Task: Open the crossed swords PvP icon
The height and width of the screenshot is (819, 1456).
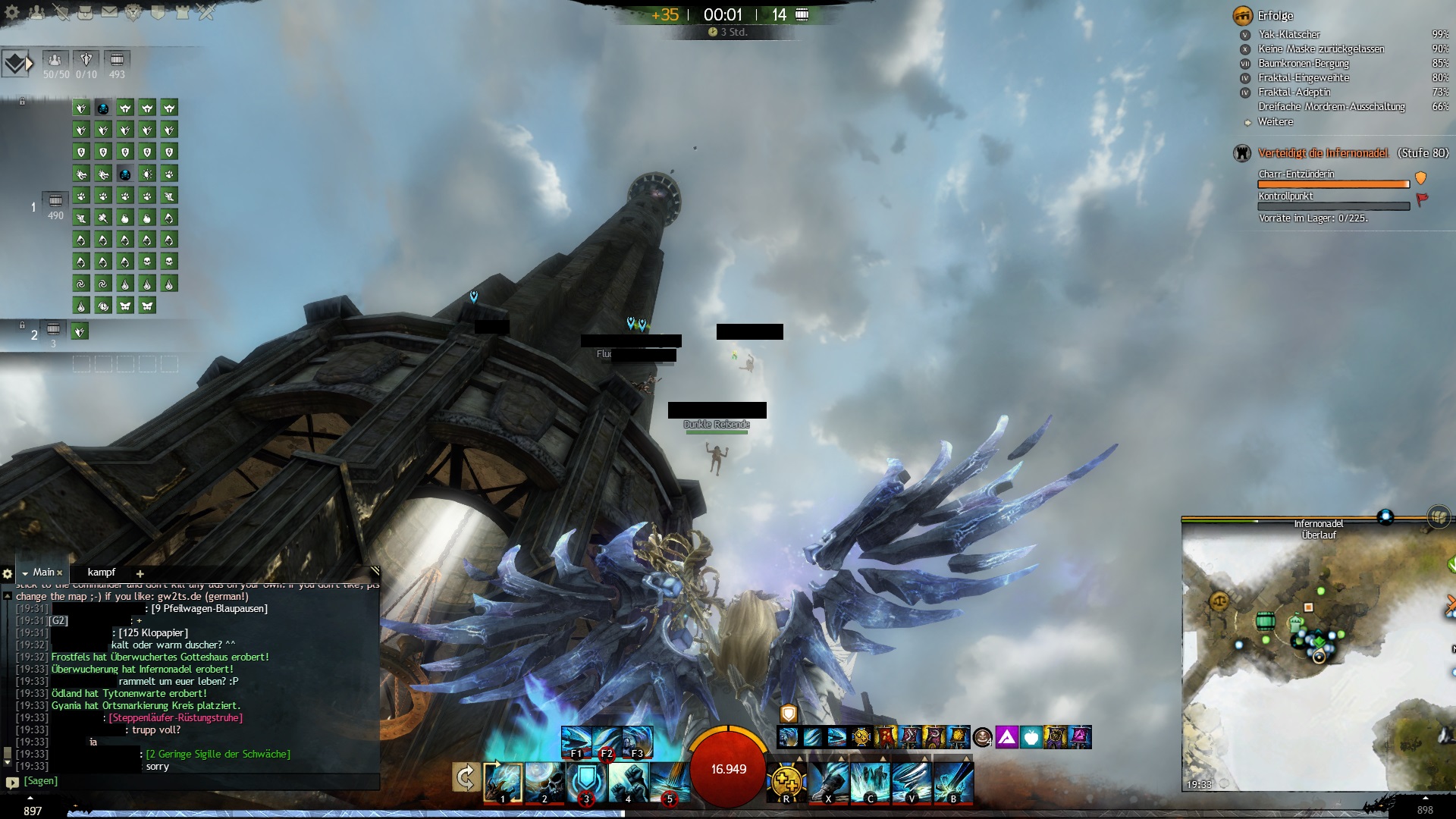Action: (x=206, y=12)
